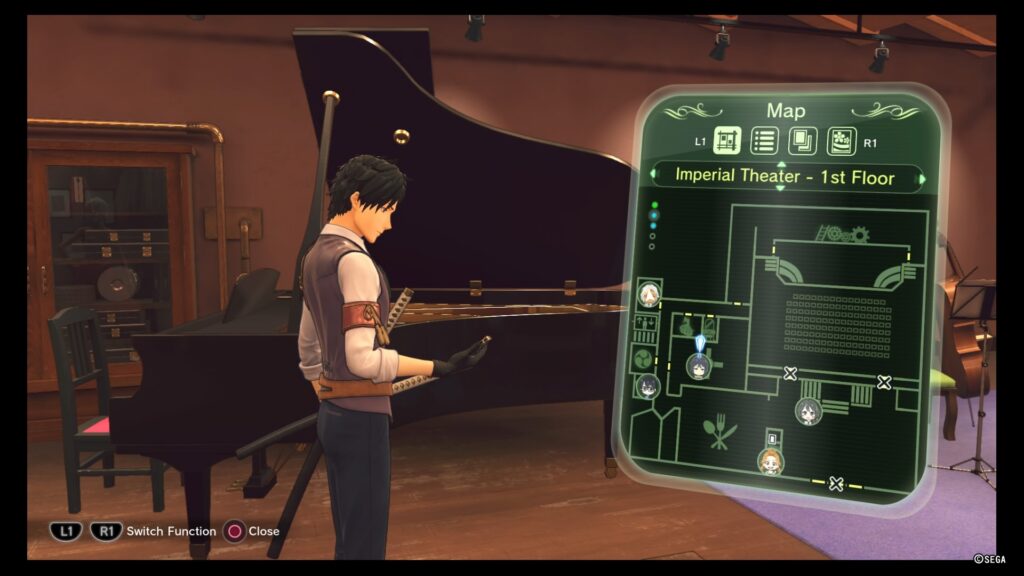Select the character marker with the exclamation alert

coord(699,365)
